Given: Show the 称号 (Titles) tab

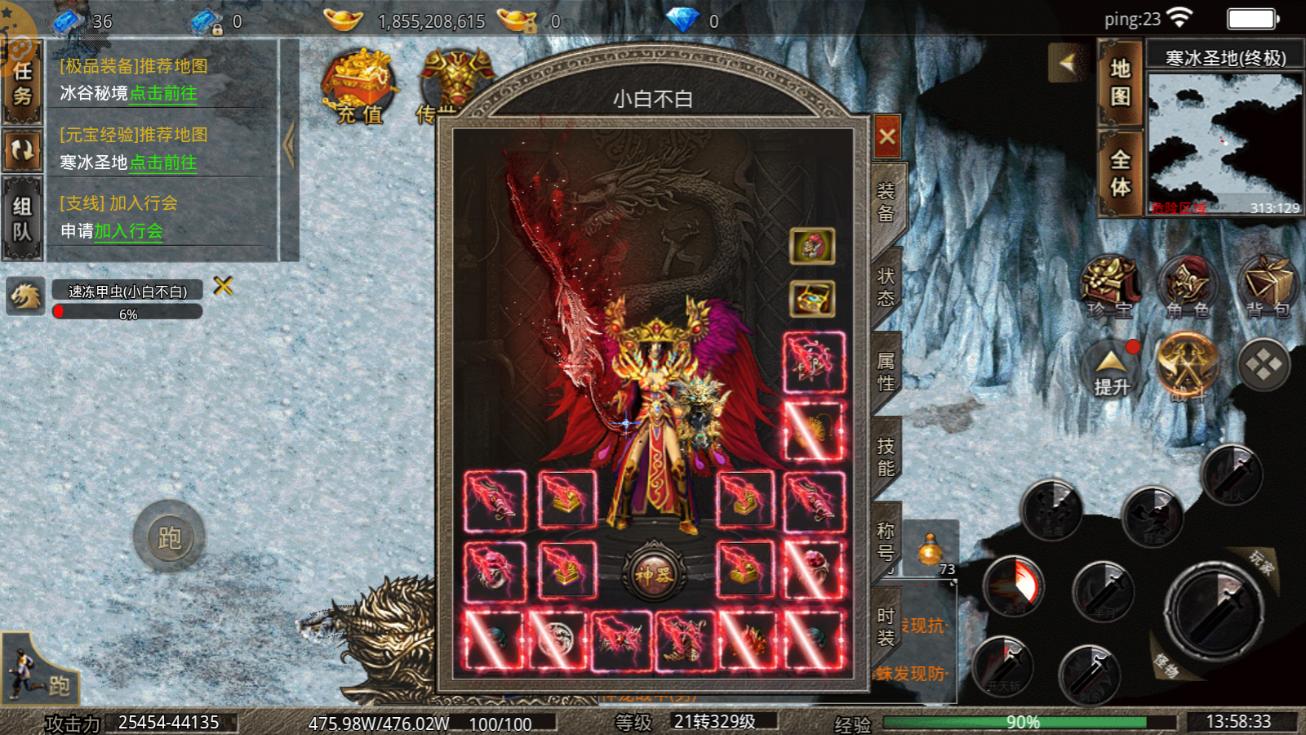Looking at the screenshot, I should [886, 543].
